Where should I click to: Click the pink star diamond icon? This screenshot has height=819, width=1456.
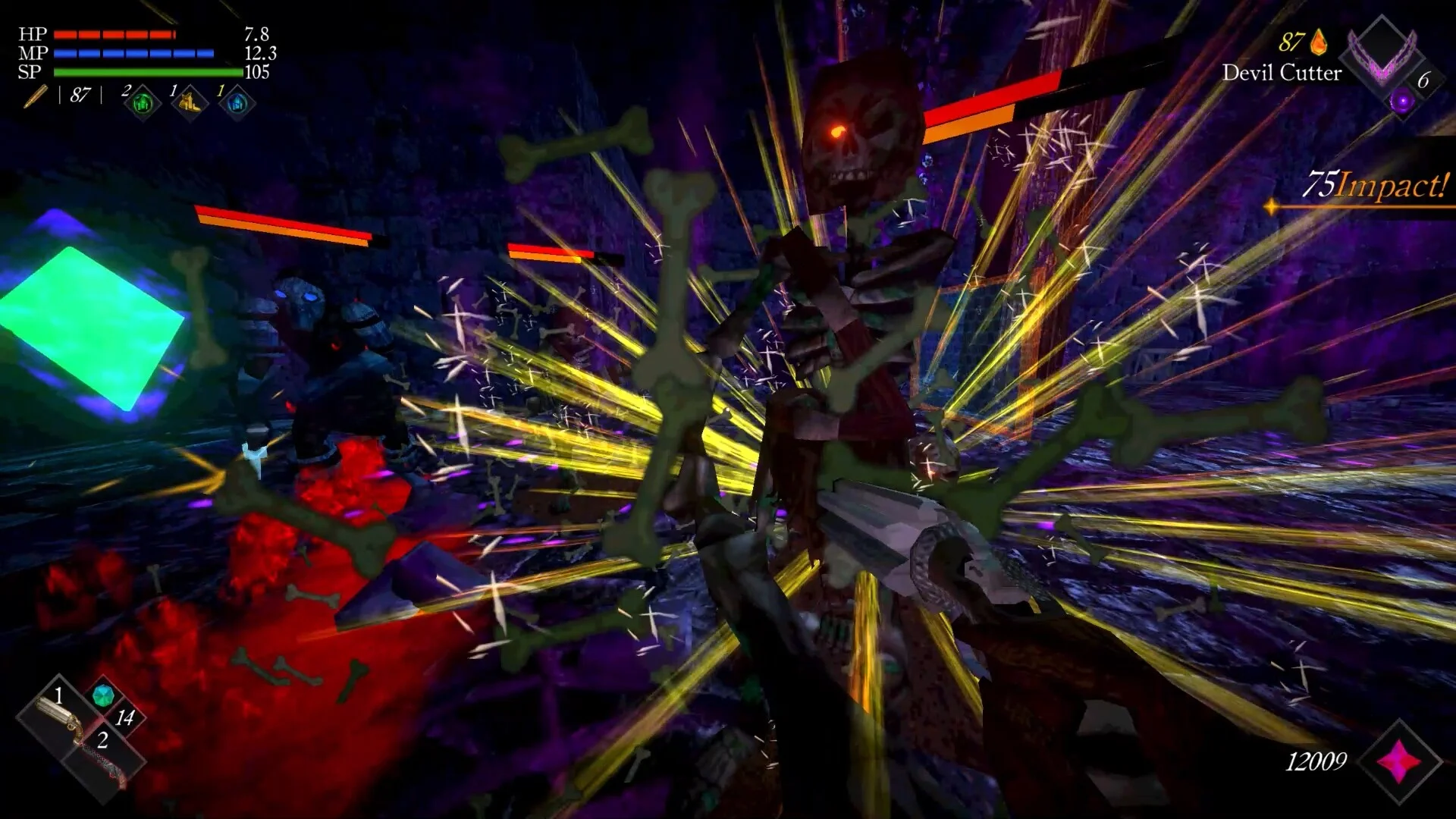[x=1400, y=761]
